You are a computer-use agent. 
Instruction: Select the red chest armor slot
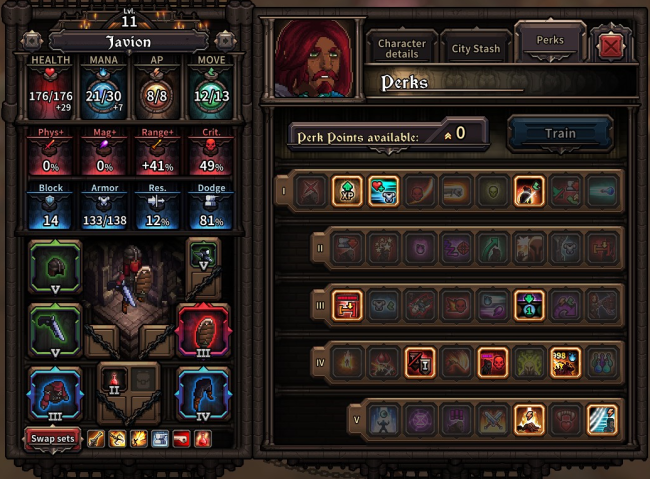[x=55, y=392]
